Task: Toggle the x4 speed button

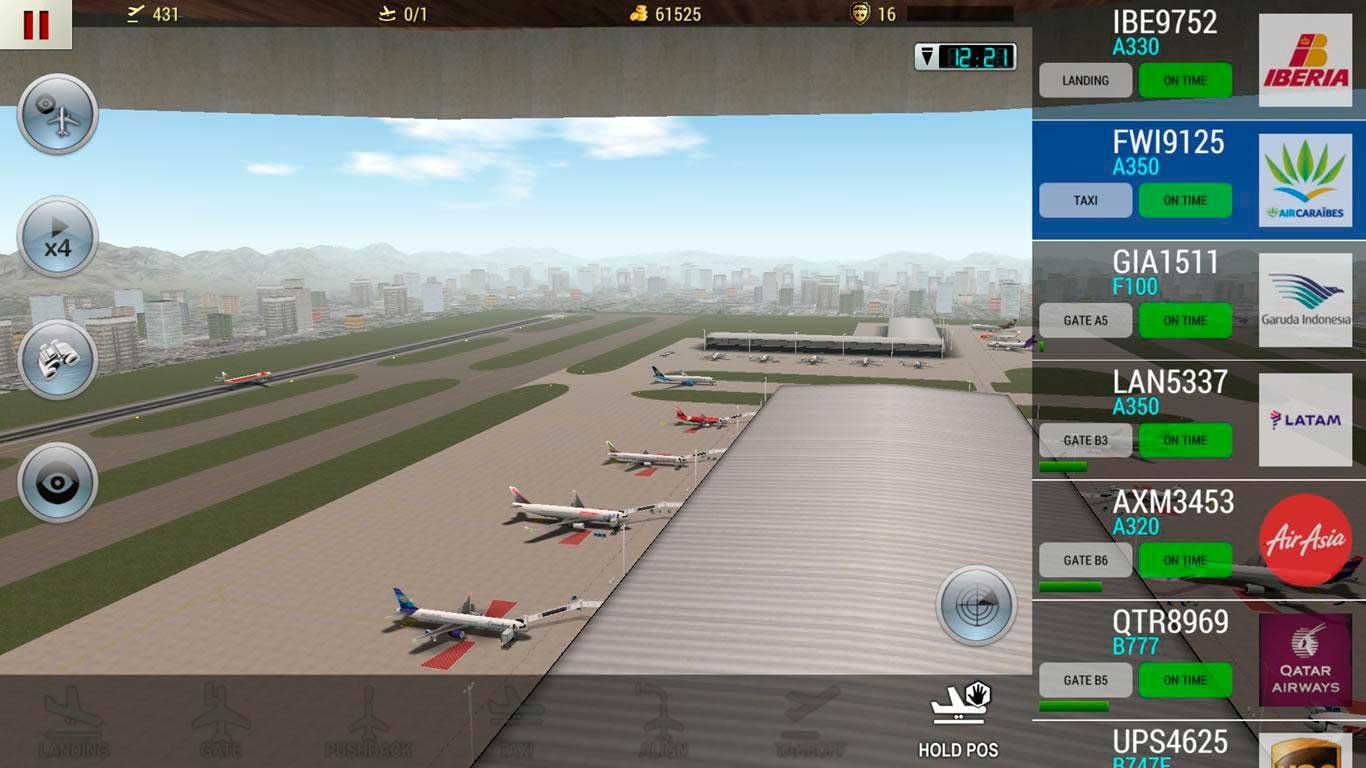Action: tap(58, 237)
